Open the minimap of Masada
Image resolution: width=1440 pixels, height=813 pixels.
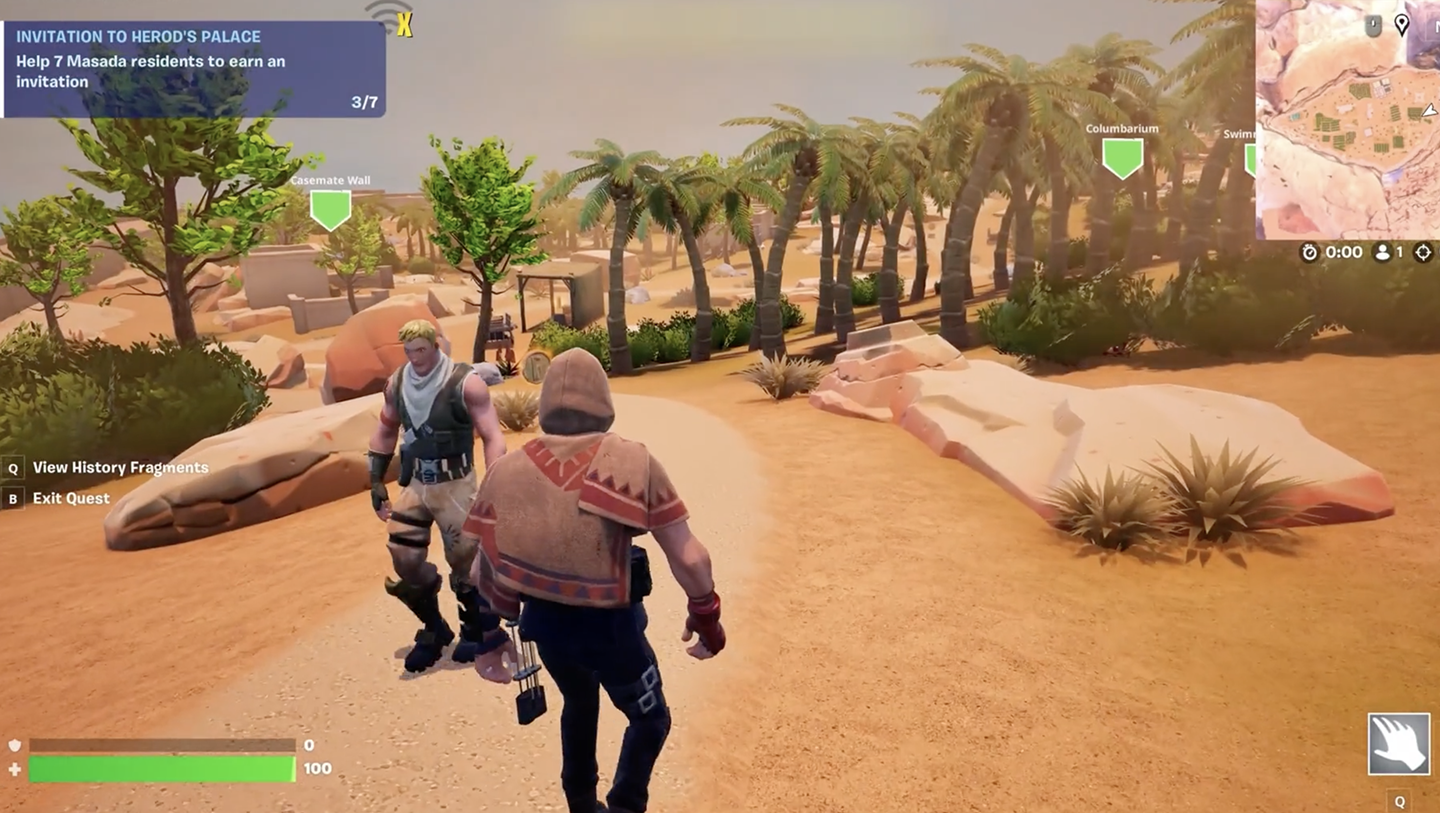(x=1346, y=130)
